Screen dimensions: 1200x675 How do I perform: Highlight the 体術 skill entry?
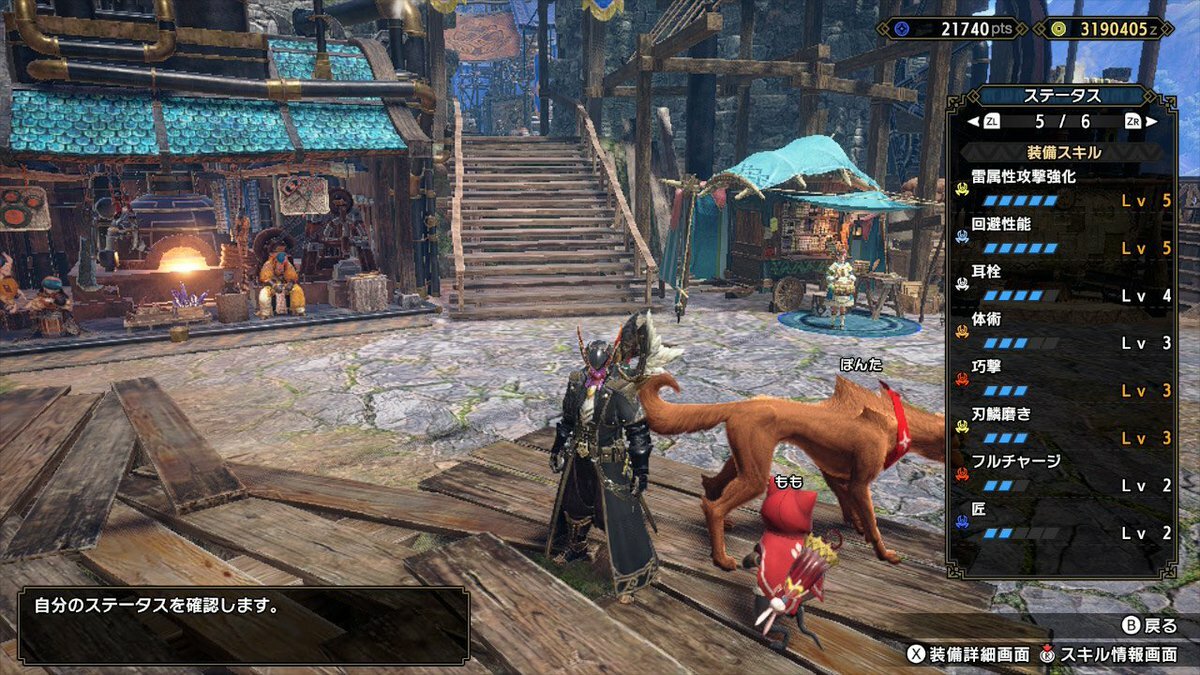(x=1063, y=331)
